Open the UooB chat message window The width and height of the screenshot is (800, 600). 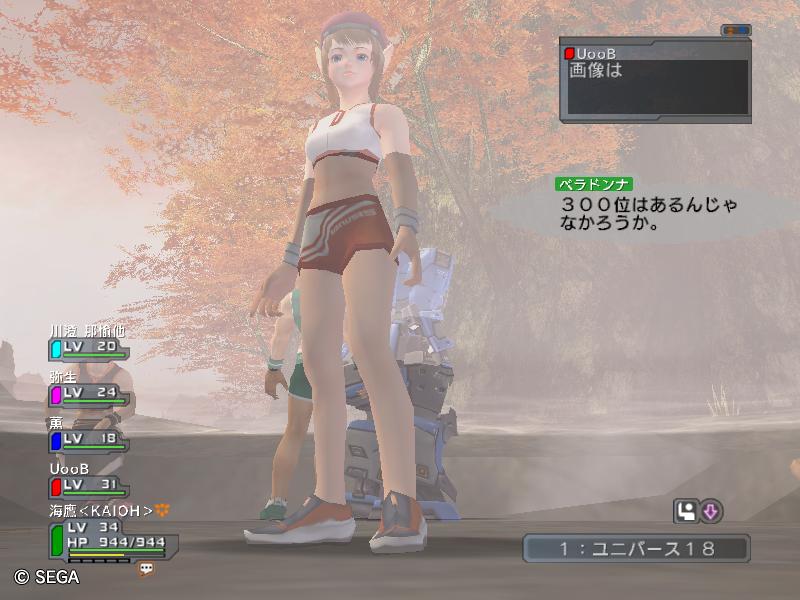pyautogui.click(x=654, y=80)
